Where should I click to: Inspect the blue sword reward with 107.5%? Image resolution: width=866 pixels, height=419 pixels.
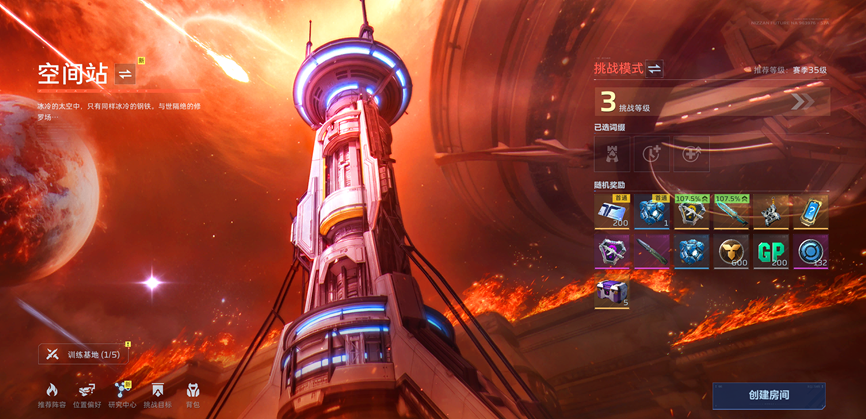pos(731,211)
